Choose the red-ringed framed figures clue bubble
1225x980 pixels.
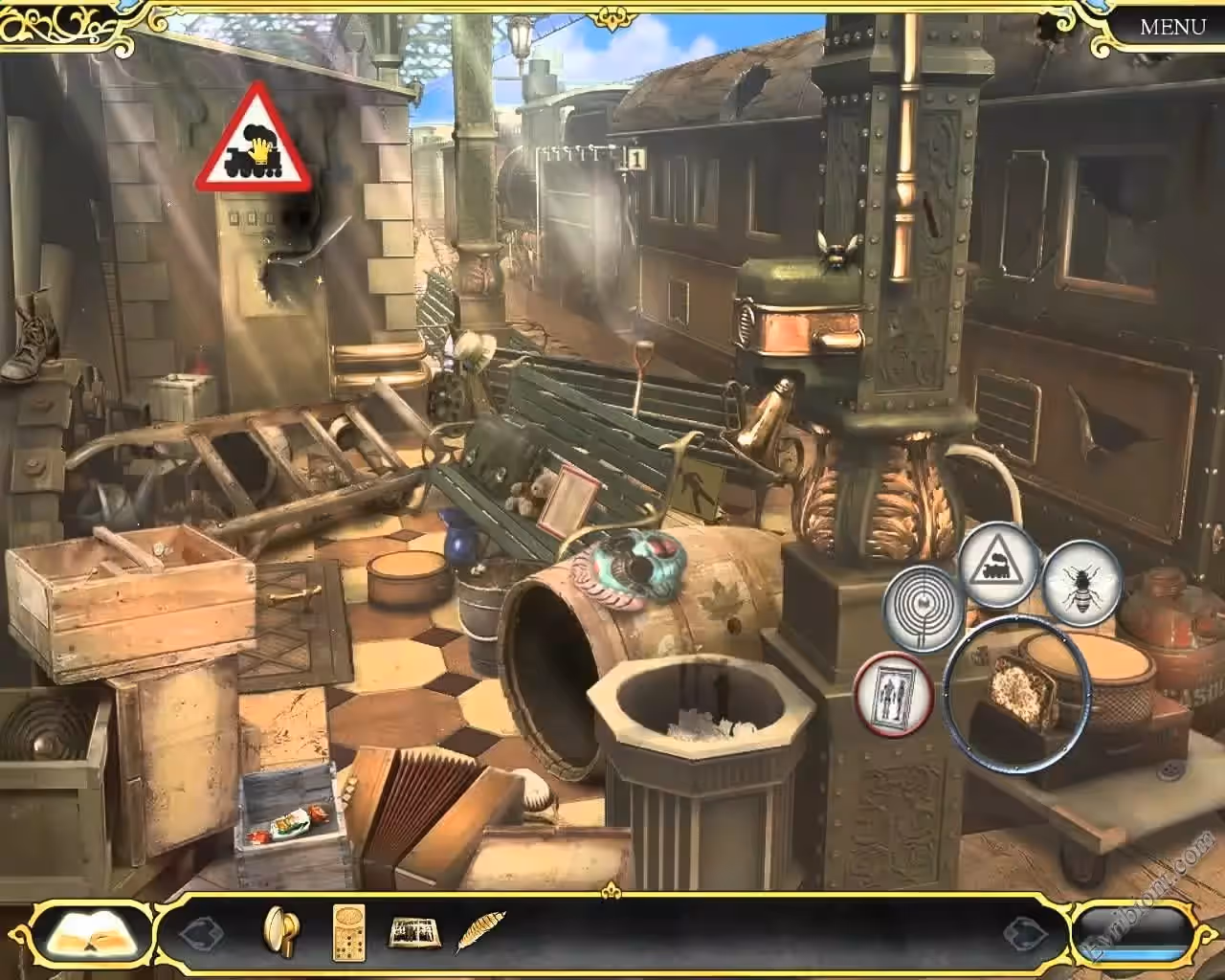(894, 691)
